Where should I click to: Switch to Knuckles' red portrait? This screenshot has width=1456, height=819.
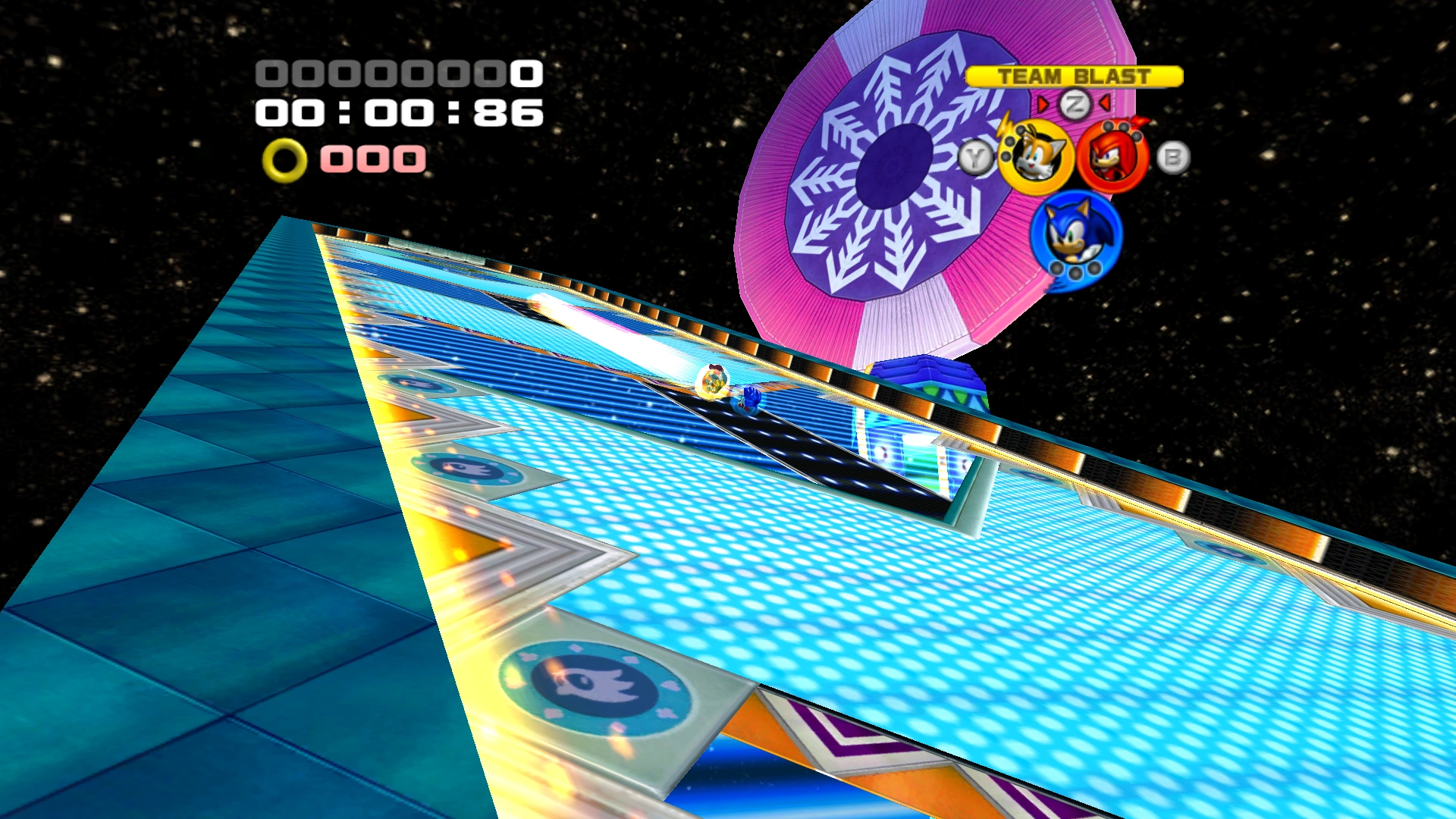[1112, 158]
